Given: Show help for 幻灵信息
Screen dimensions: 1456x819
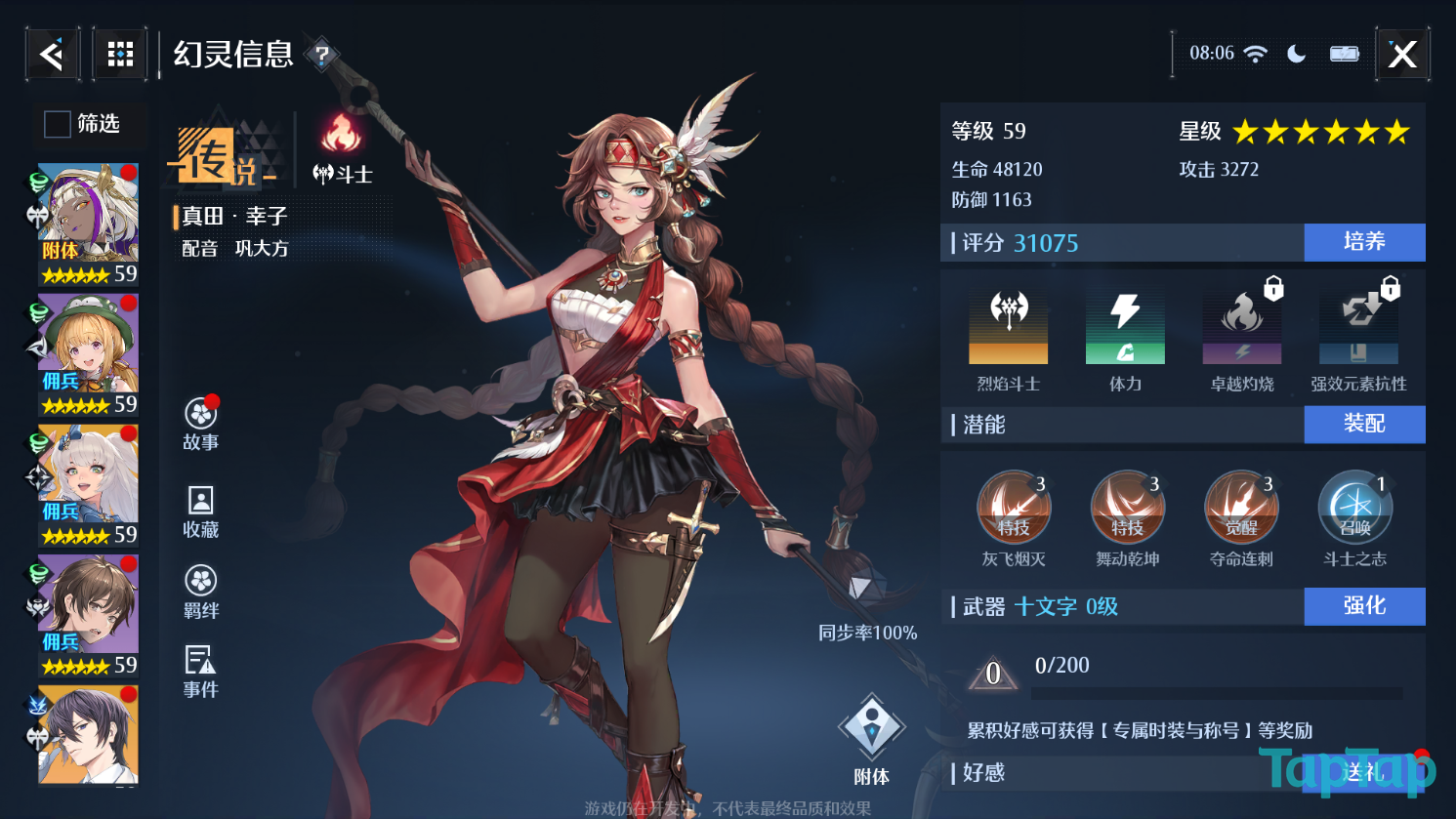Looking at the screenshot, I should click(321, 55).
